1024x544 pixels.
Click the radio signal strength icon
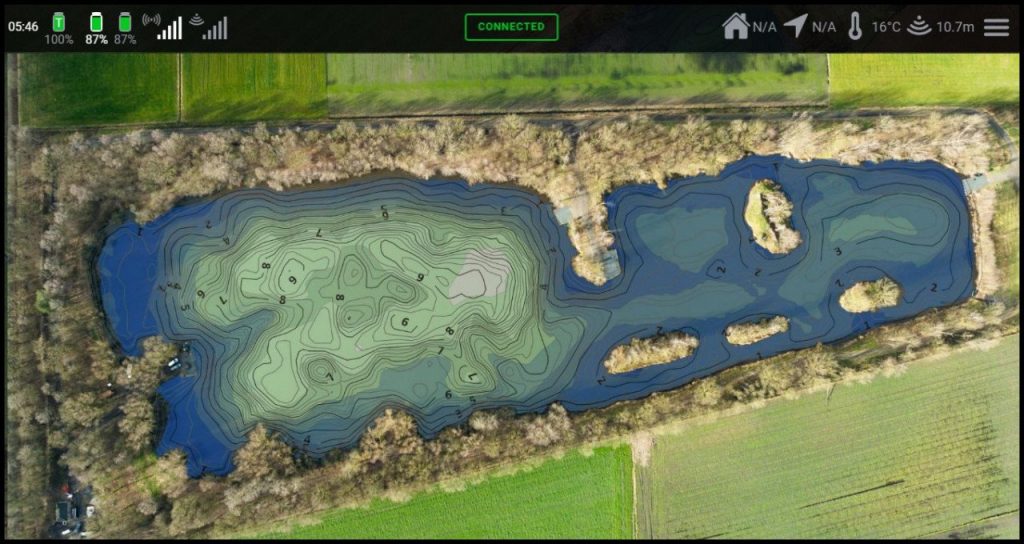(x=163, y=26)
